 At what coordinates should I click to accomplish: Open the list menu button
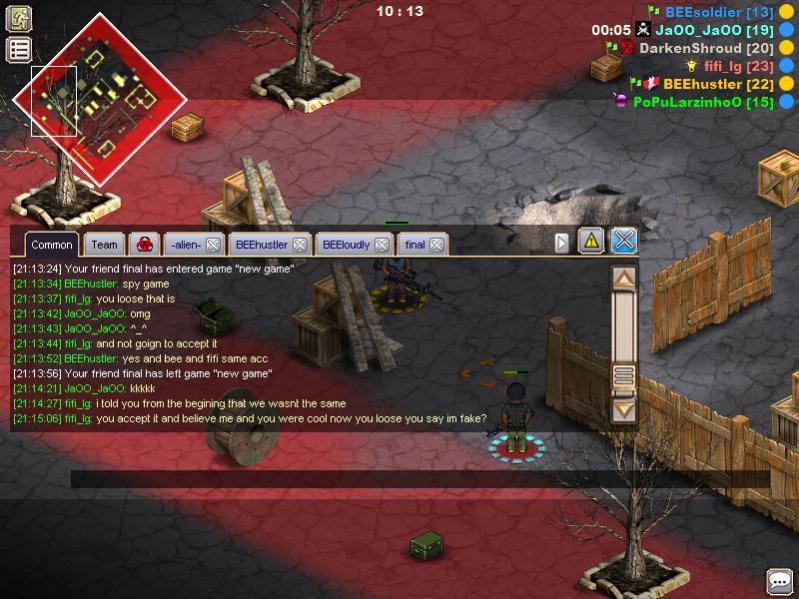coord(19,49)
